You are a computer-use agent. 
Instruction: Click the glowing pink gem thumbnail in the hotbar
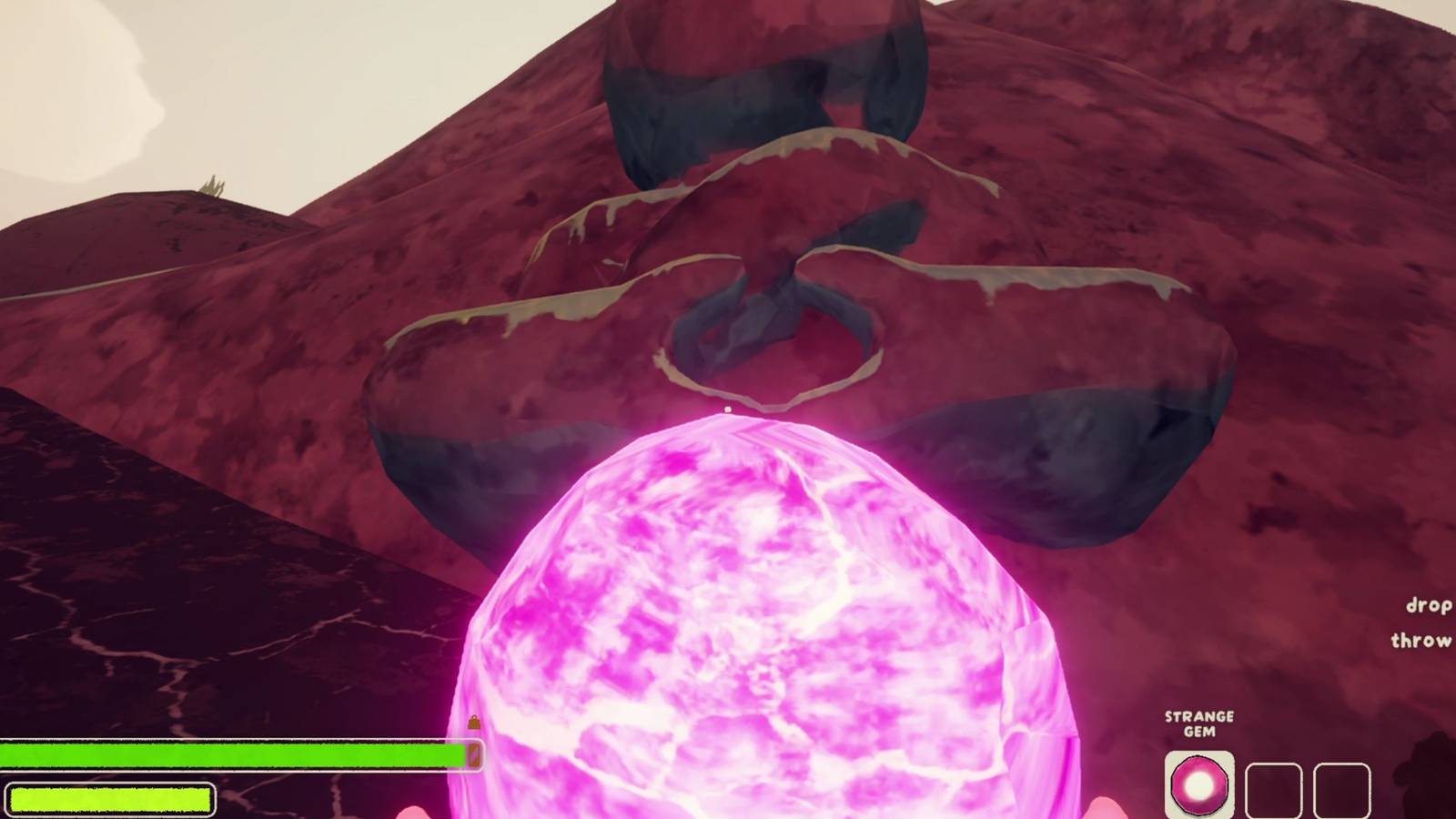(1198, 783)
